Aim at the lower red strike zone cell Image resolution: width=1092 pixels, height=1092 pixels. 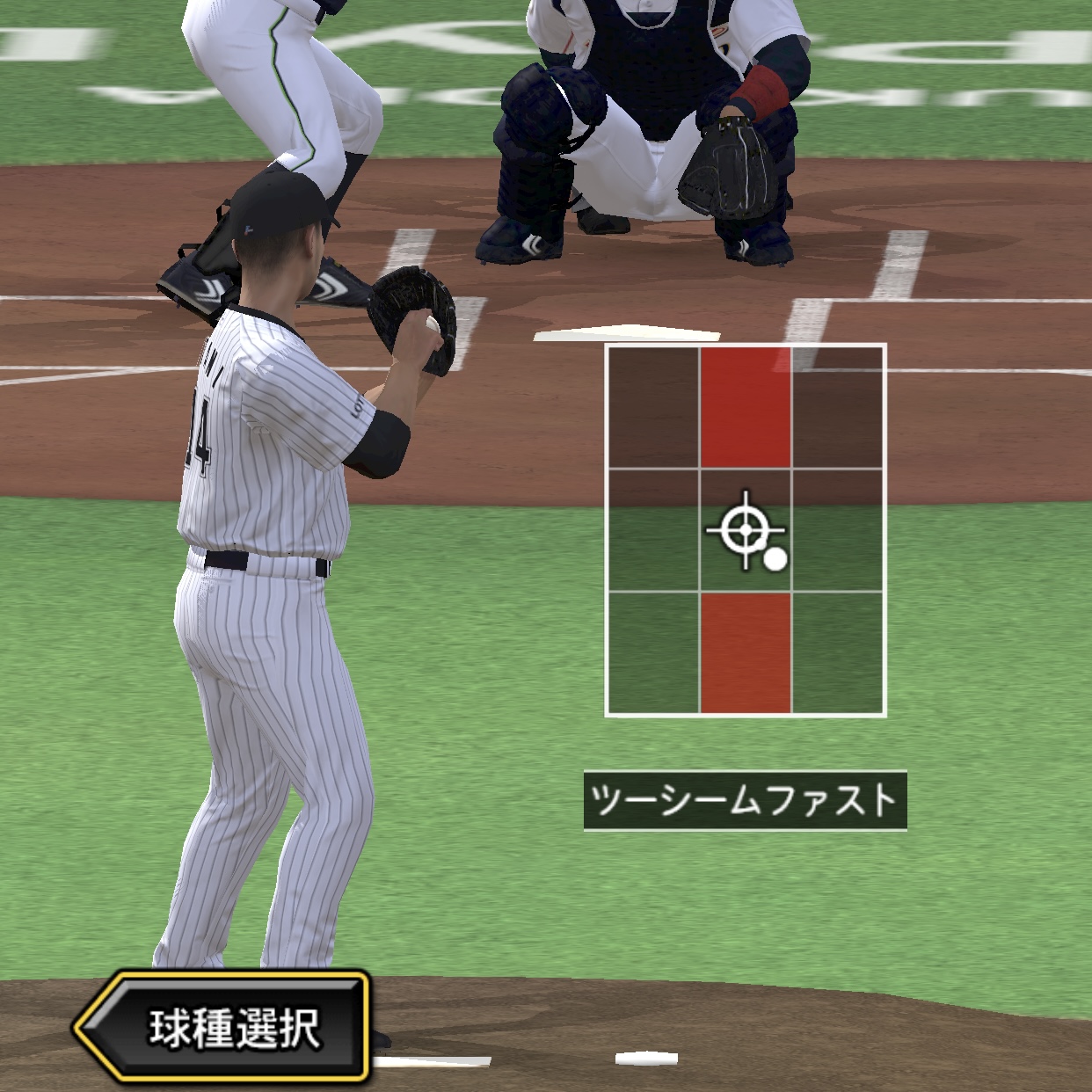746,652
